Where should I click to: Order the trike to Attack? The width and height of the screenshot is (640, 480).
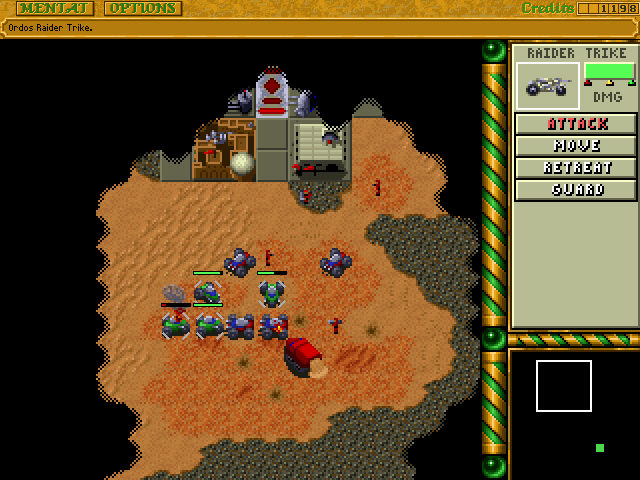(576, 124)
